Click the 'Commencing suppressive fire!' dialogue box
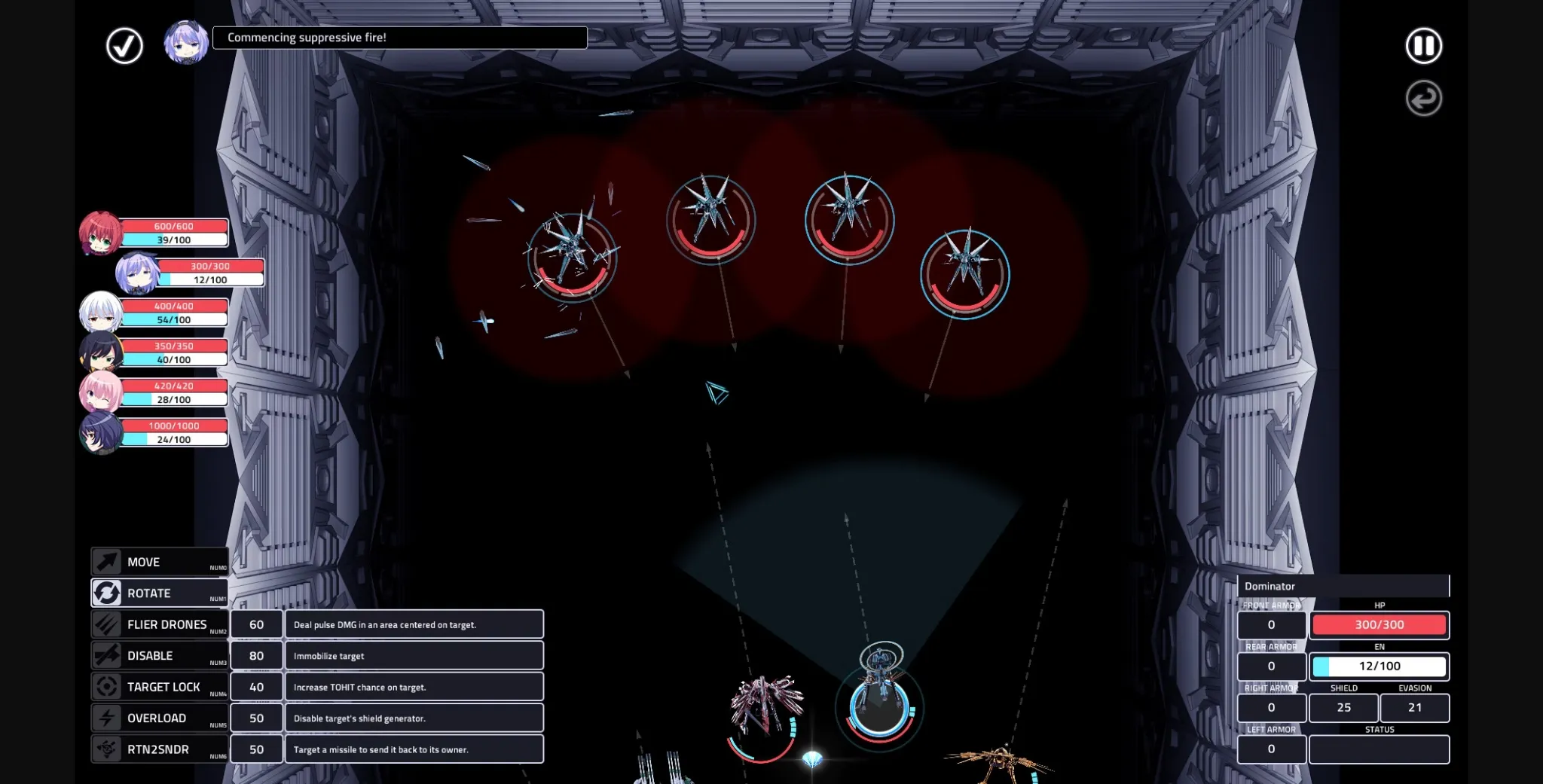This screenshot has height=784, width=1543. pos(399,37)
